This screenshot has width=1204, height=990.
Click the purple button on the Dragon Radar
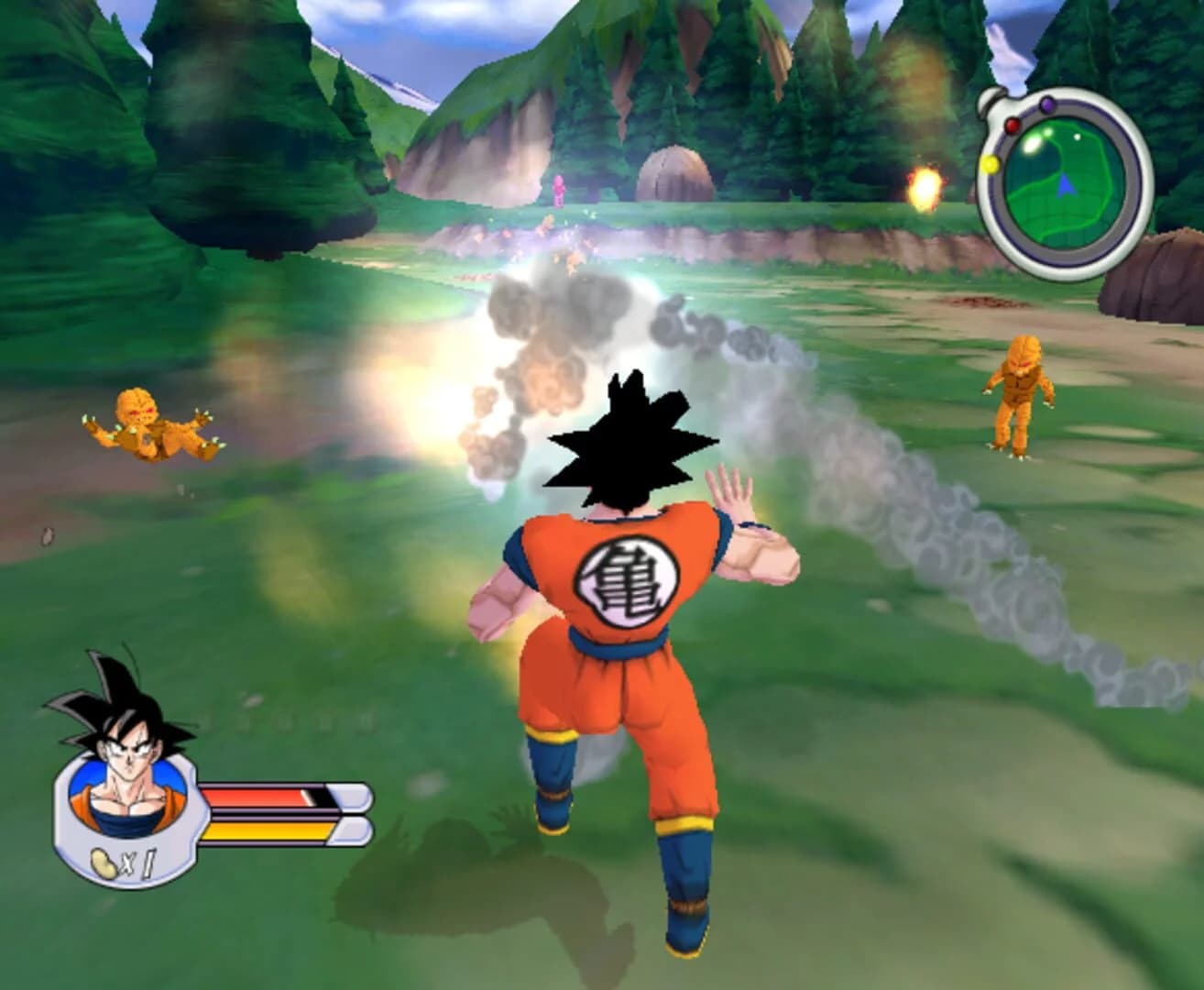pos(1047,104)
